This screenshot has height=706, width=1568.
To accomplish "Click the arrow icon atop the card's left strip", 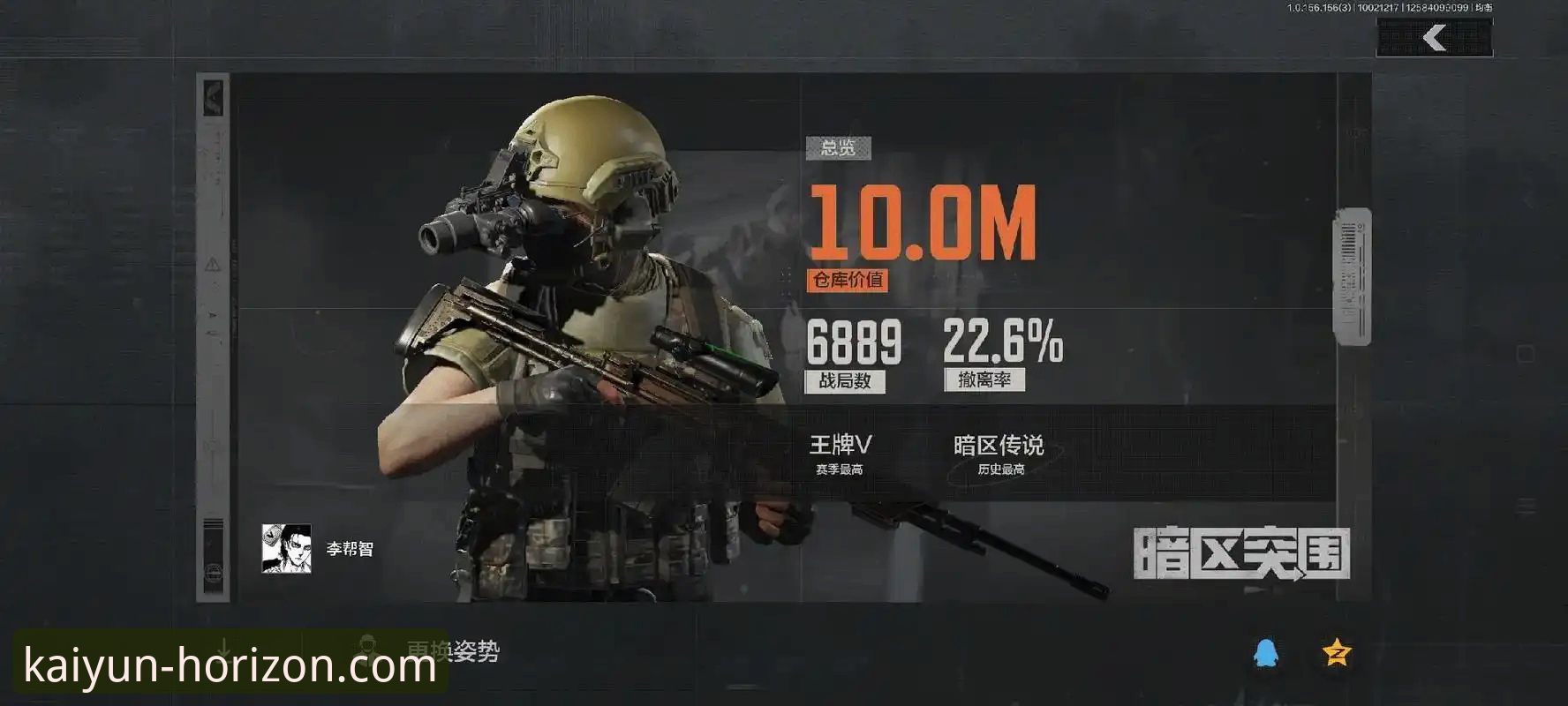I will click(213, 96).
